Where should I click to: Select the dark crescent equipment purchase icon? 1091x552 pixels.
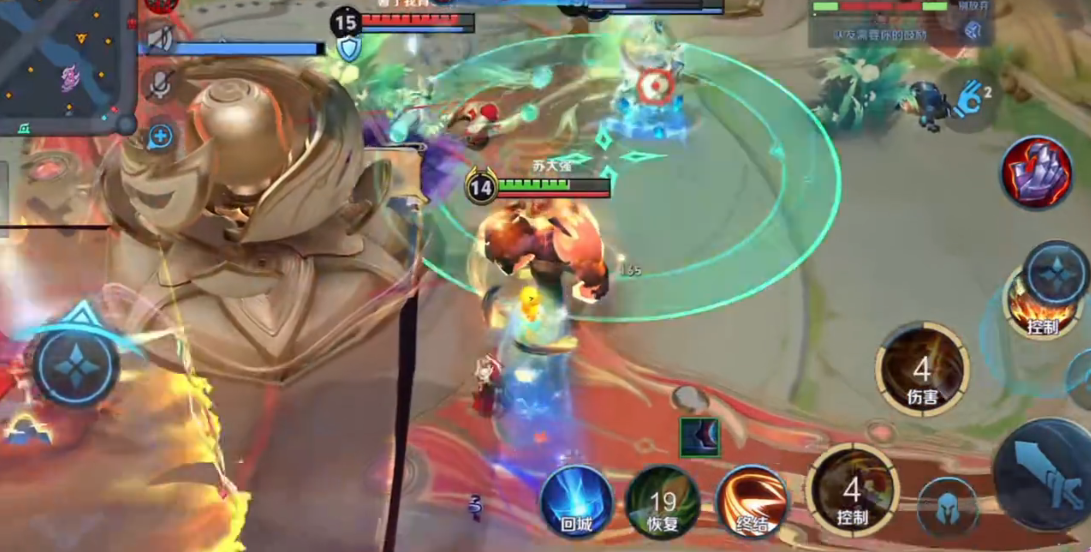[x=699, y=436]
